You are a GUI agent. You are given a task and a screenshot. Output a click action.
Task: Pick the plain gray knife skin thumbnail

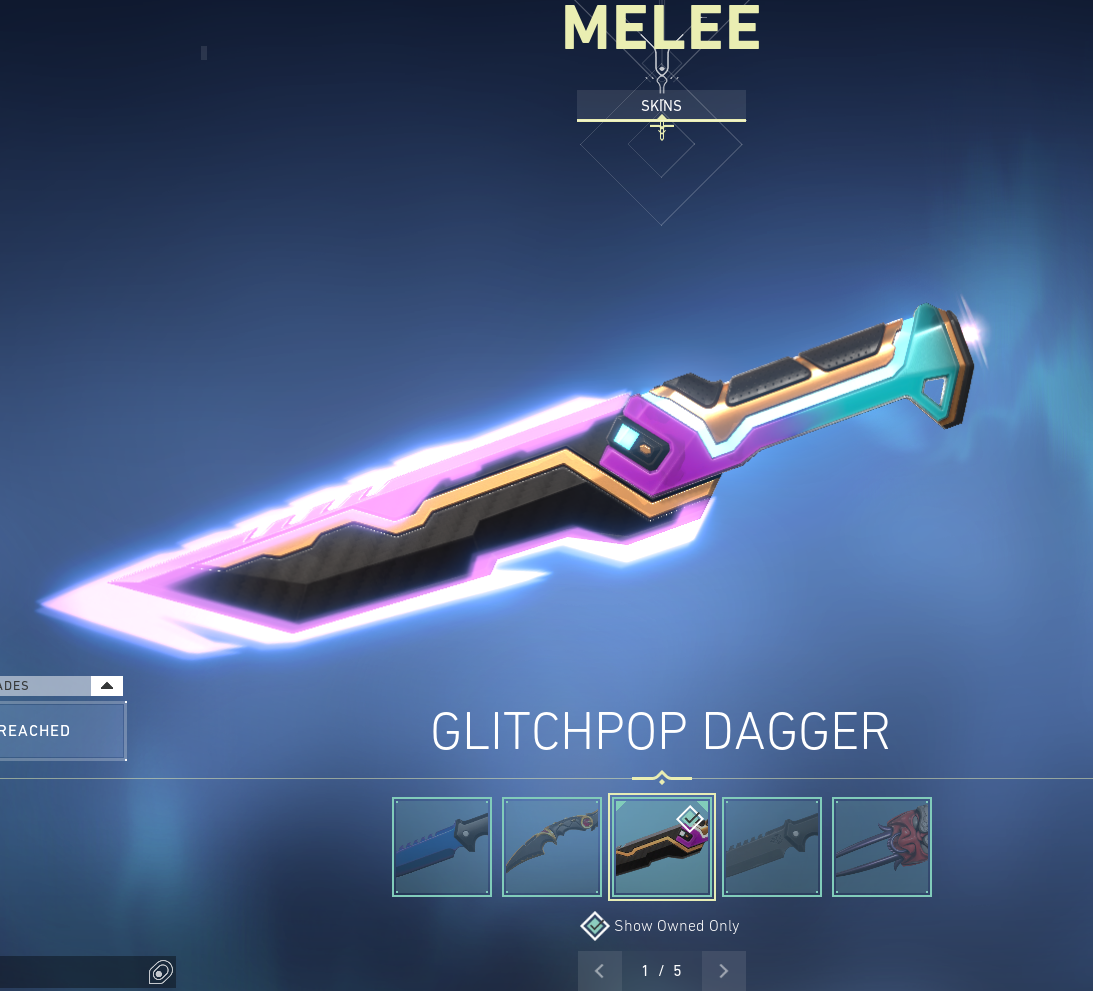(x=772, y=846)
